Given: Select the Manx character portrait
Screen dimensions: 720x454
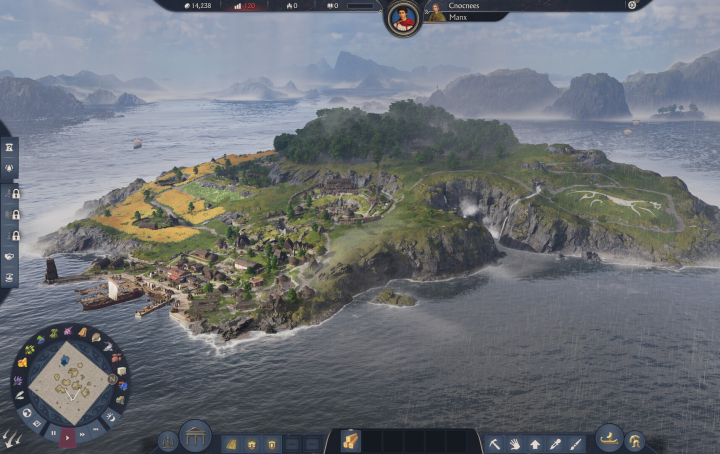Looking at the screenshot, I should click(436, 13).
